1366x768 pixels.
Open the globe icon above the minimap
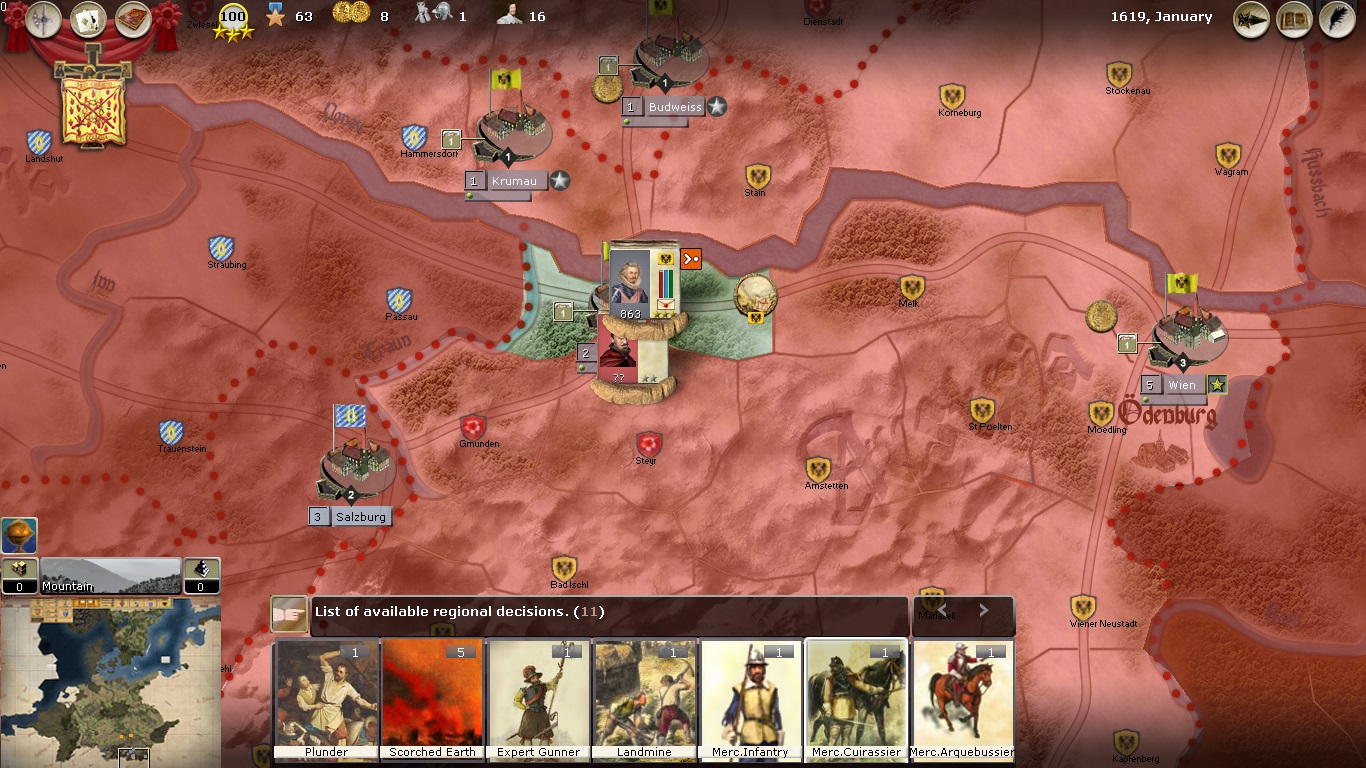(19, 536)
